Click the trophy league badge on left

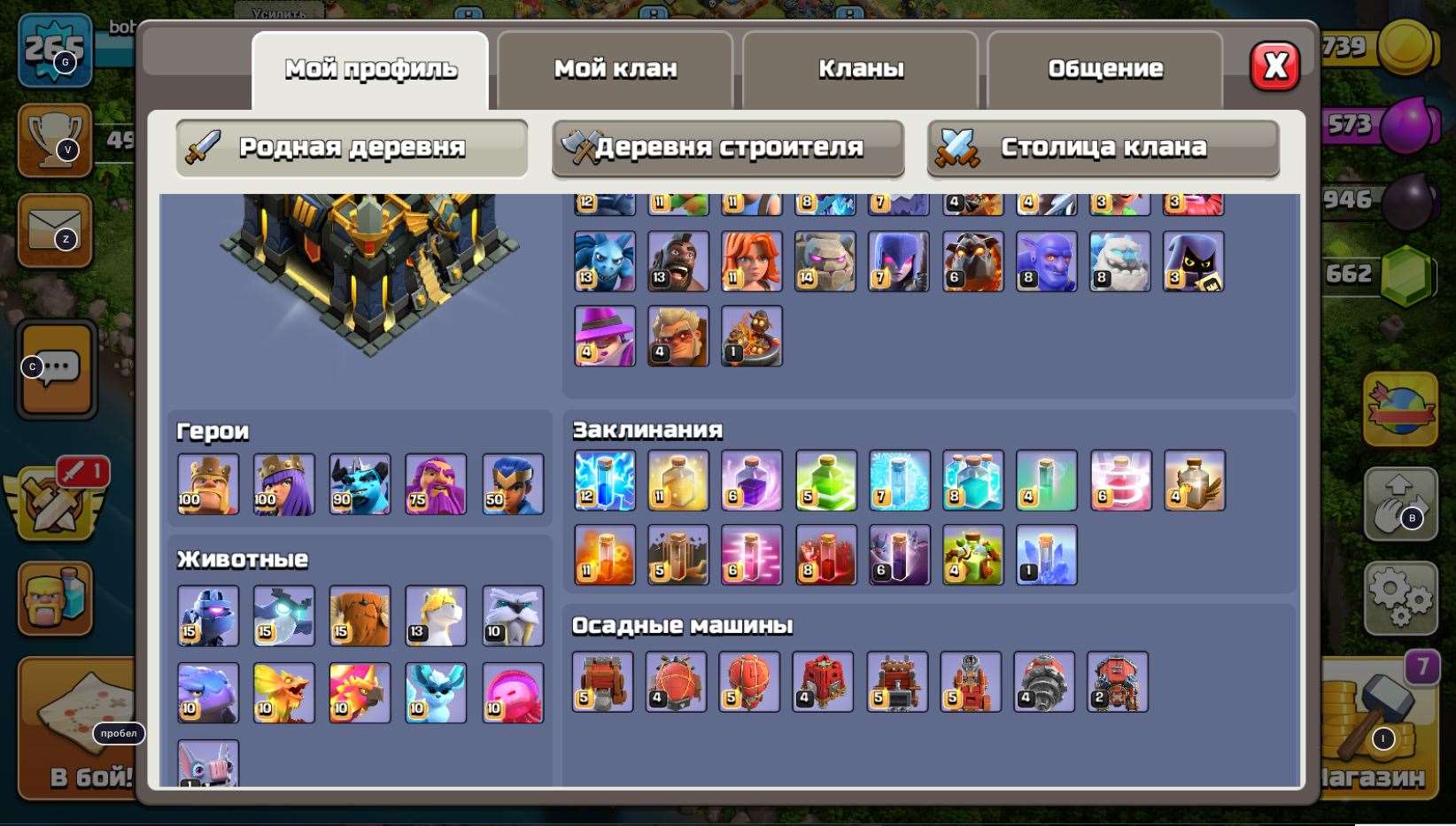click(x=55, y=139)
